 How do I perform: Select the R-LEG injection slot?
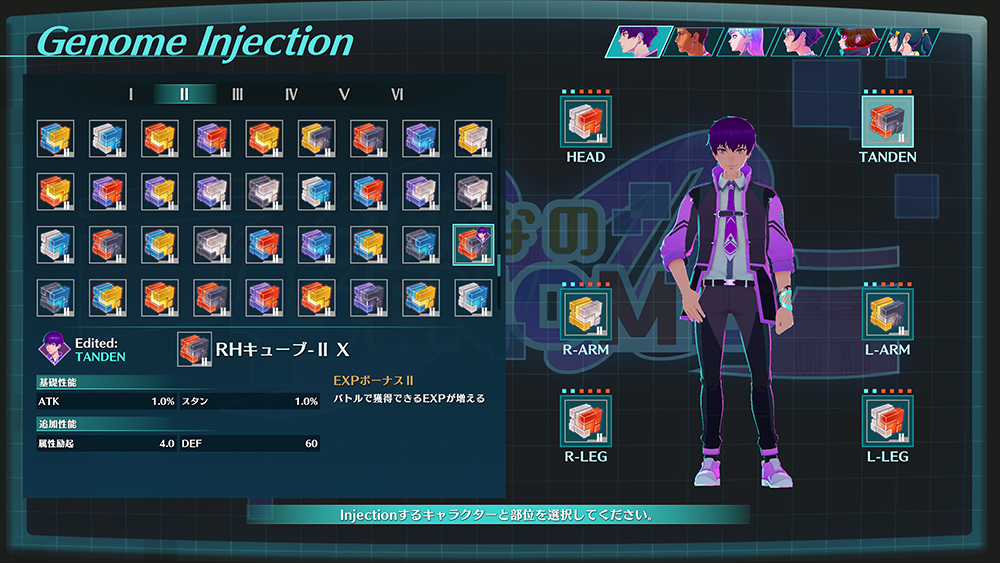585,421
